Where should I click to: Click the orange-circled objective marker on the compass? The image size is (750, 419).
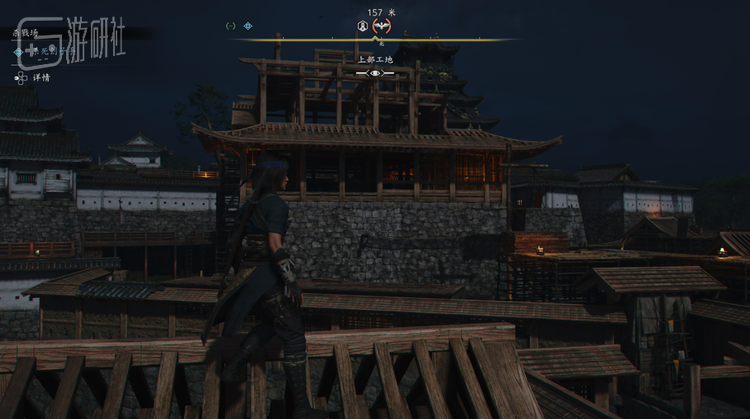pos(381,26)
